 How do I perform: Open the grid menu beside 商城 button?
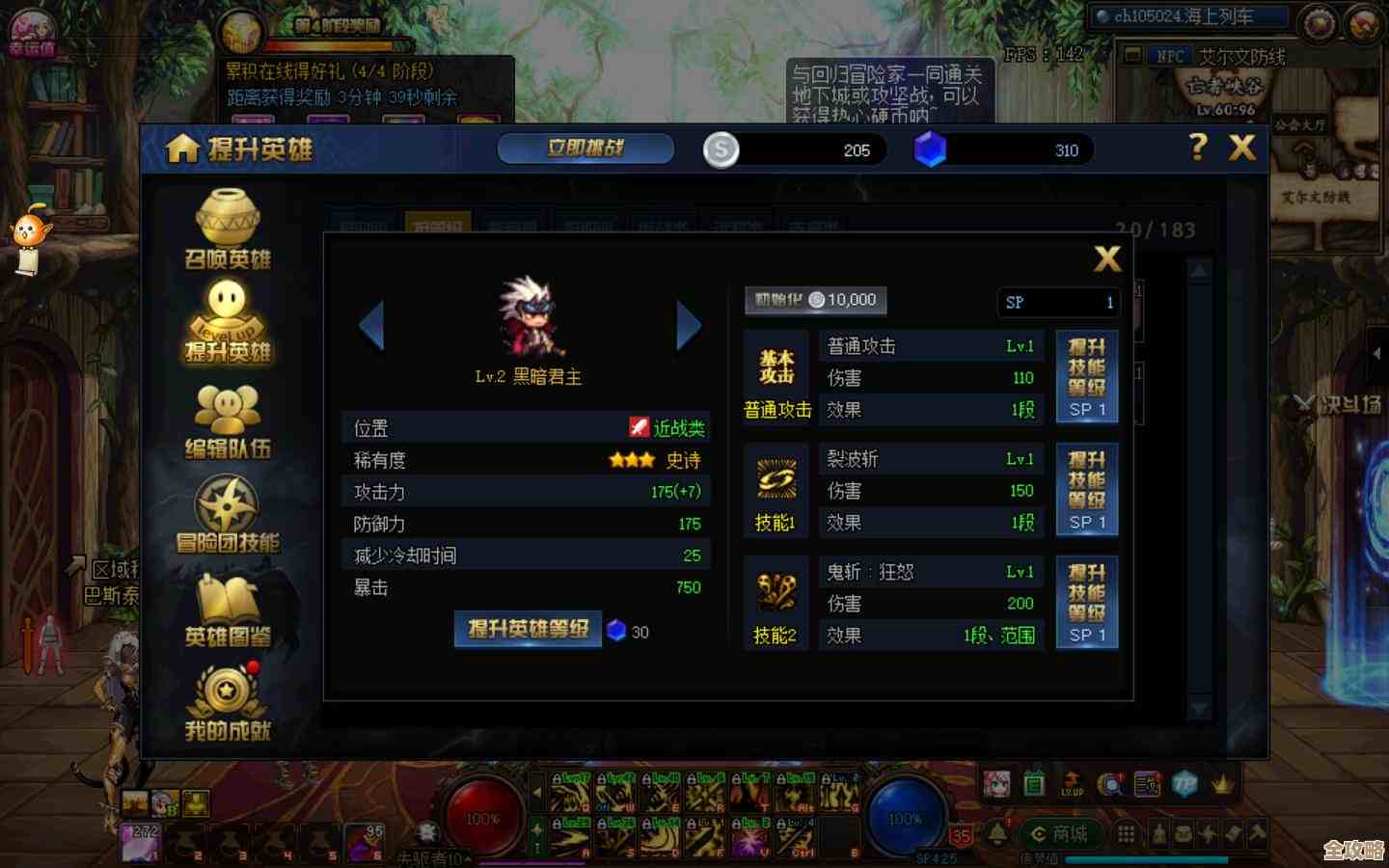pos(1125,832)
